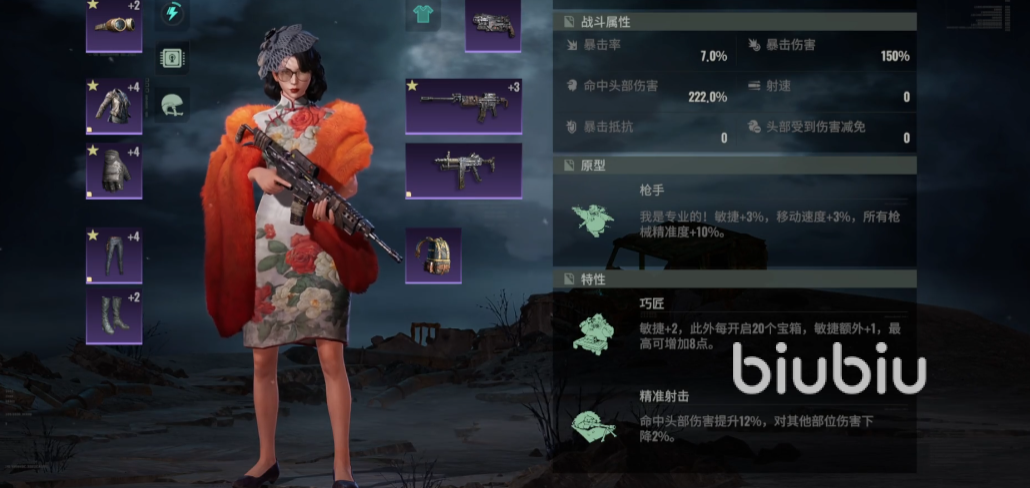This screenshot has width=1030, height=488.
Task: Select the revolver sidearm slot
Action: (493, 25)
